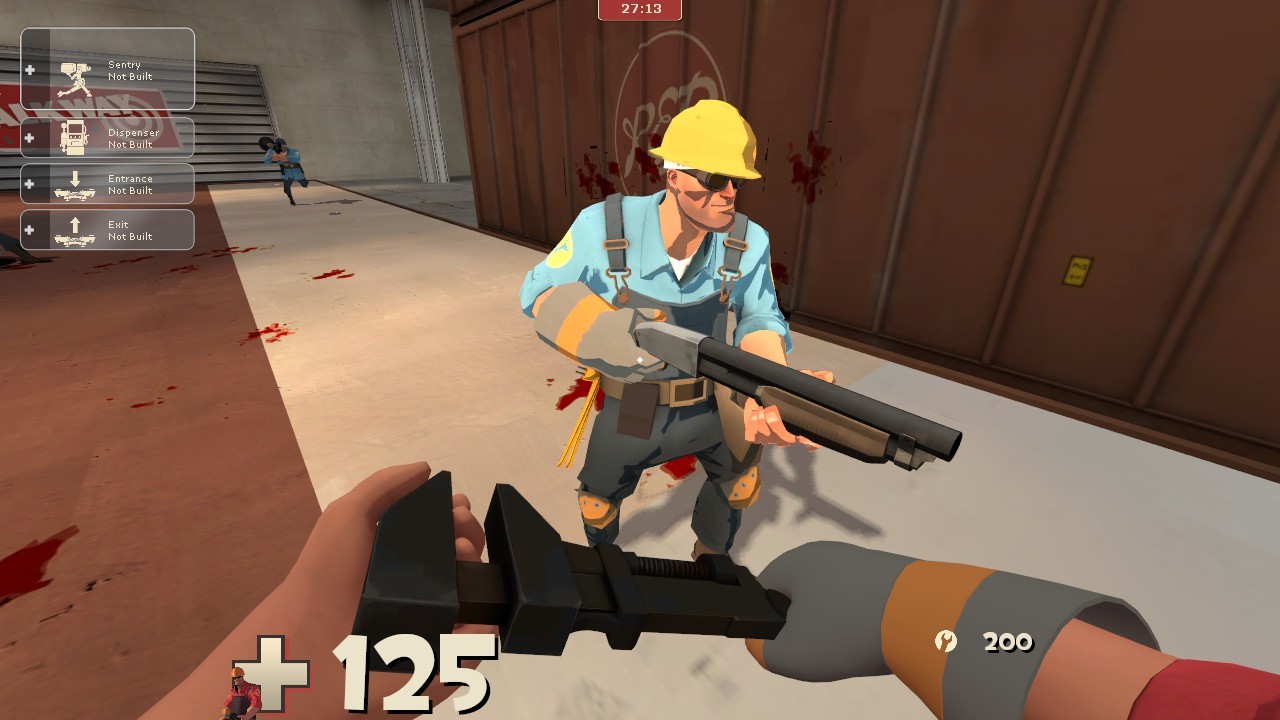Click the Not Built label under Entrance
The height and width of the screenshot is (720, 1280).
(133, 190)
